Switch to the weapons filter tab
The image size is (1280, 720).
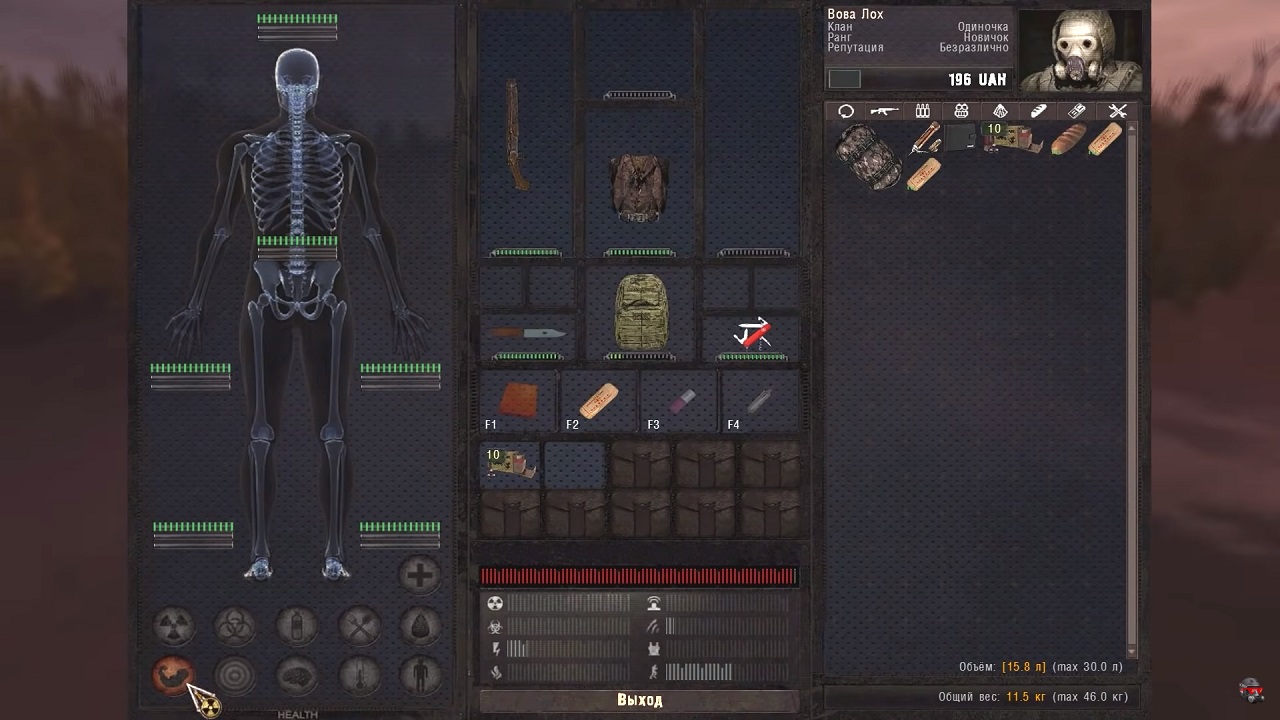point(884,111)
